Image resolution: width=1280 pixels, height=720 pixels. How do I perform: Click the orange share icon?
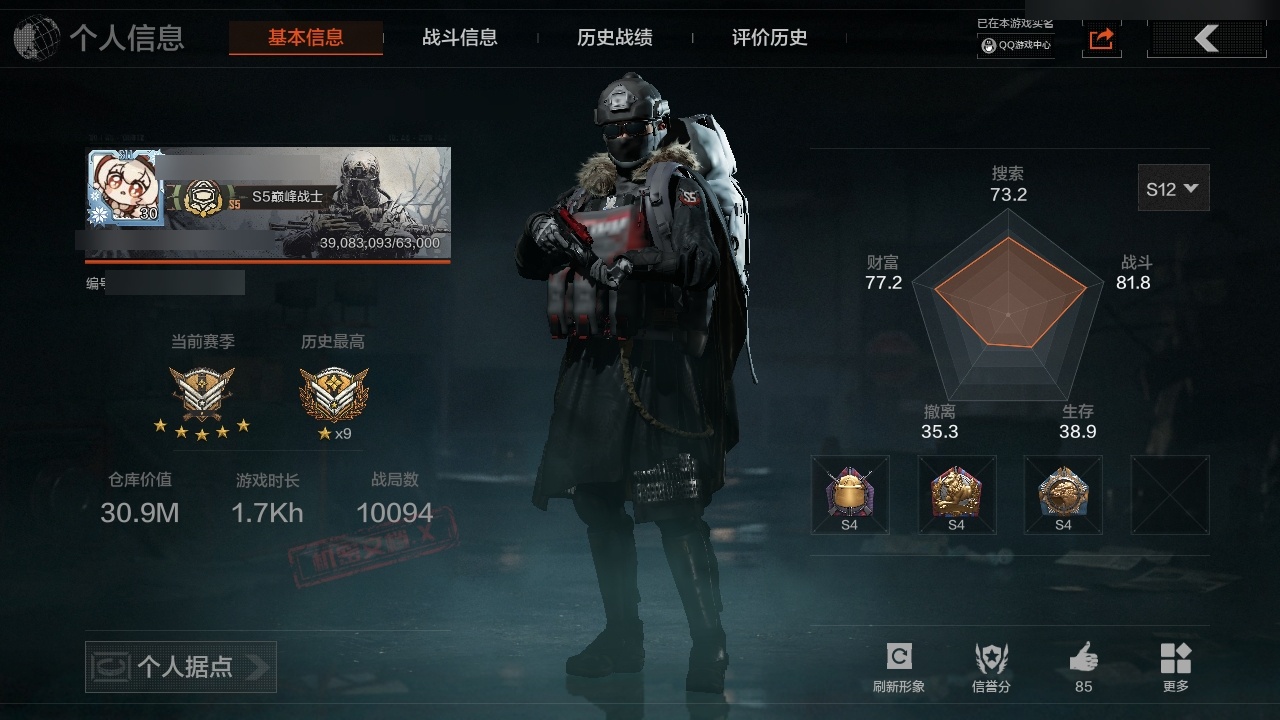coord(1101,39)
